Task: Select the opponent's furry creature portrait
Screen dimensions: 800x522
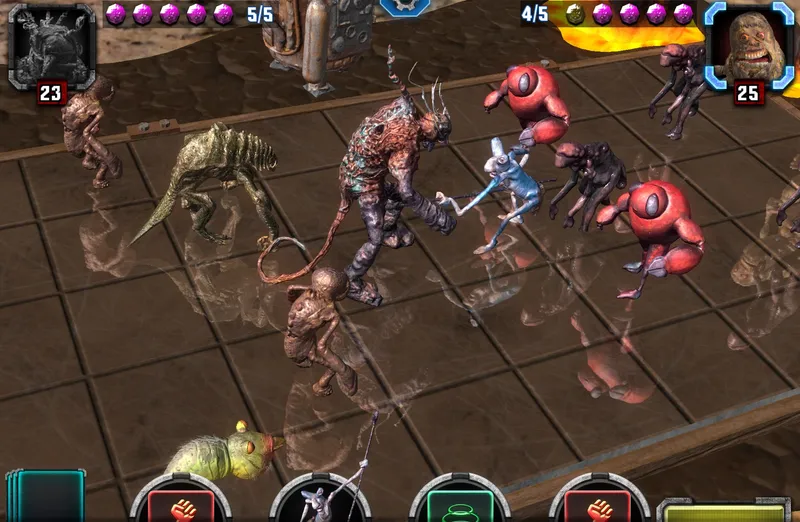Action: [x=749, y=42]
